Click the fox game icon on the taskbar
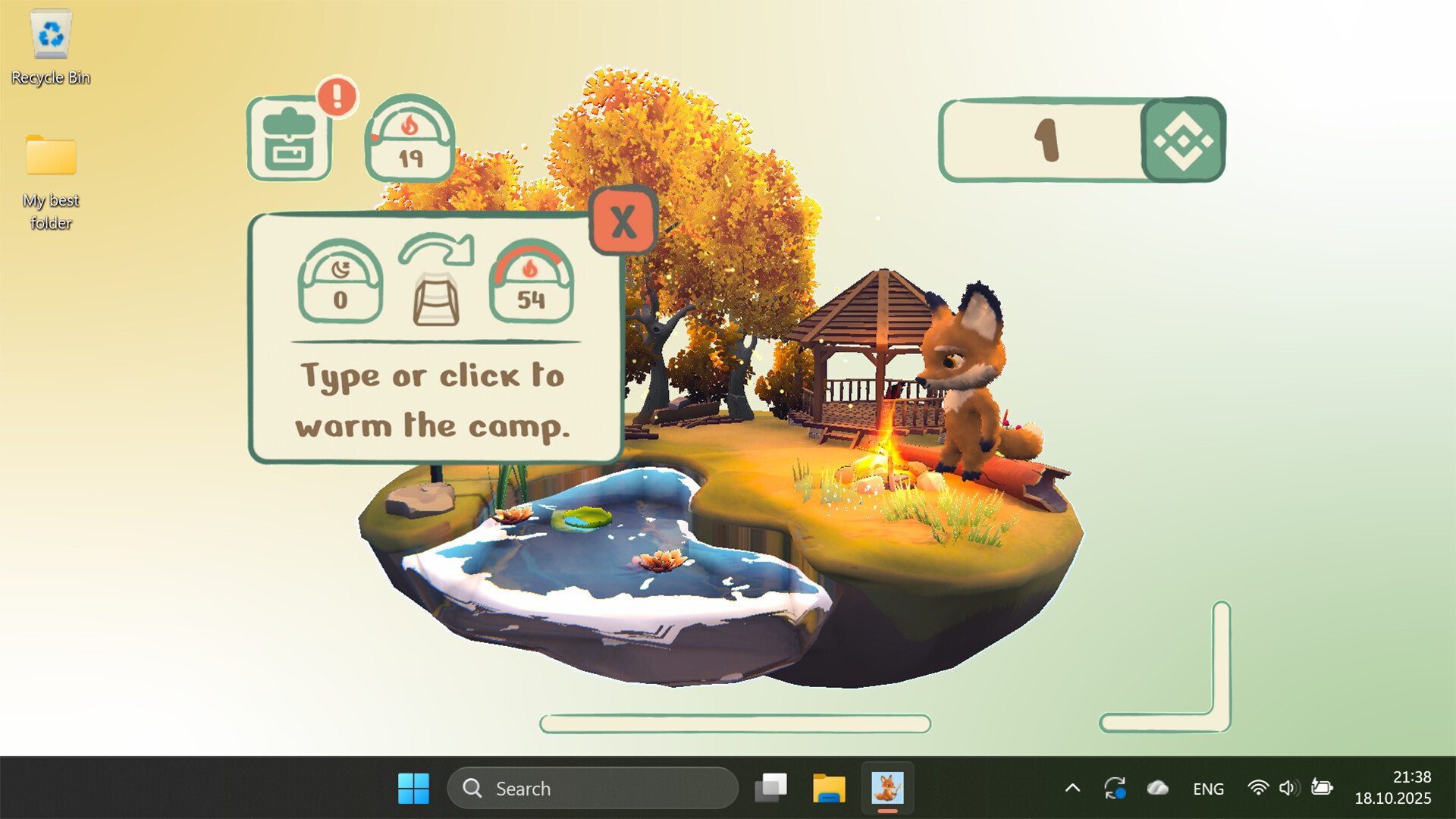 coord(887,788)
